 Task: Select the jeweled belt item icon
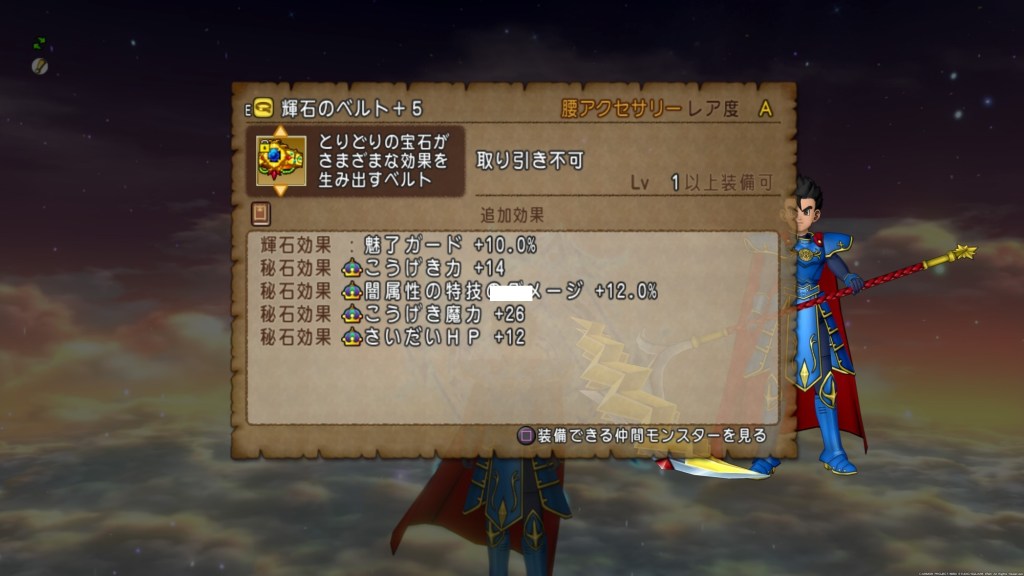(x=280, y=160)
